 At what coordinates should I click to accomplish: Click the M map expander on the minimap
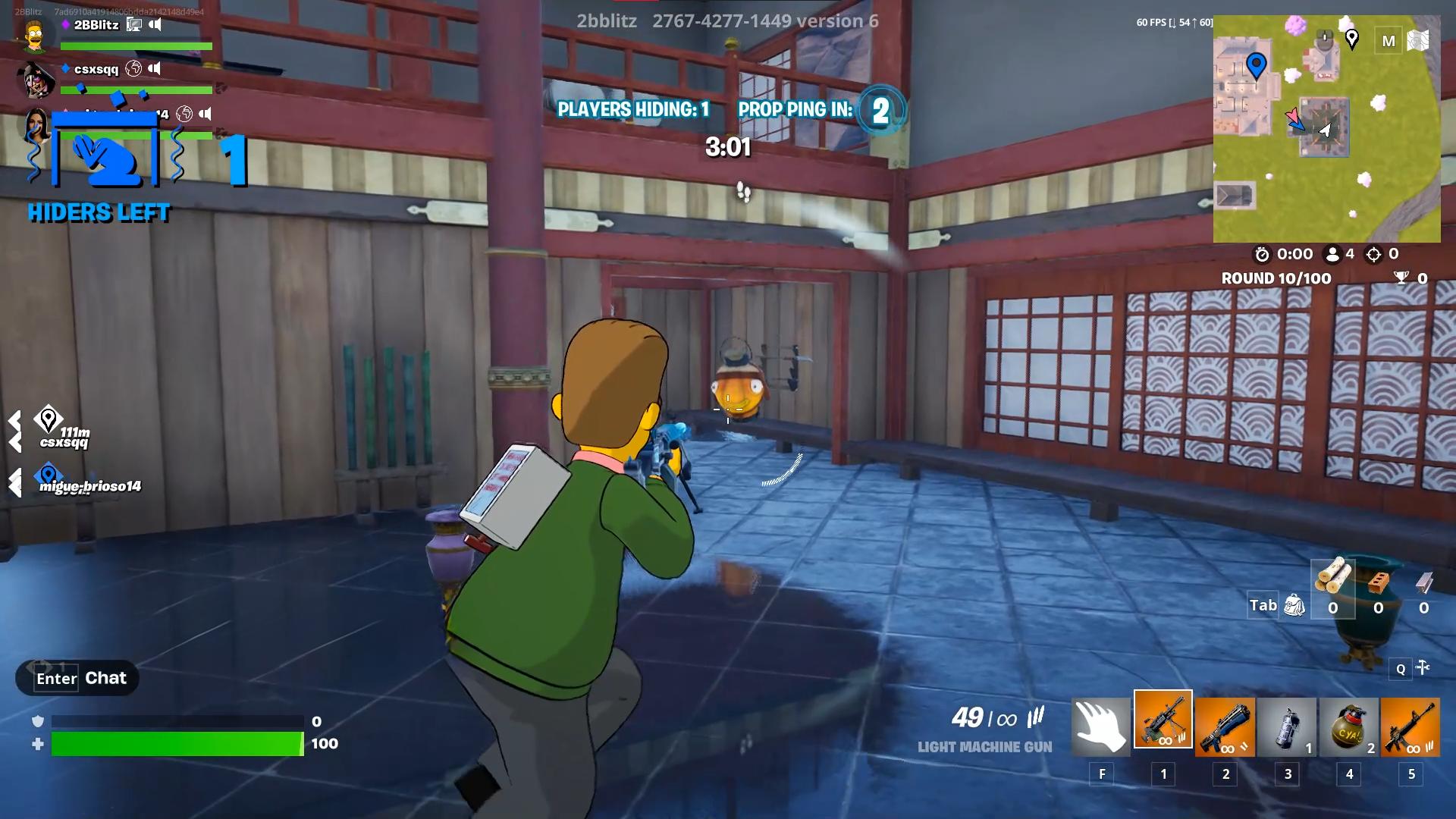point(1389,41)
